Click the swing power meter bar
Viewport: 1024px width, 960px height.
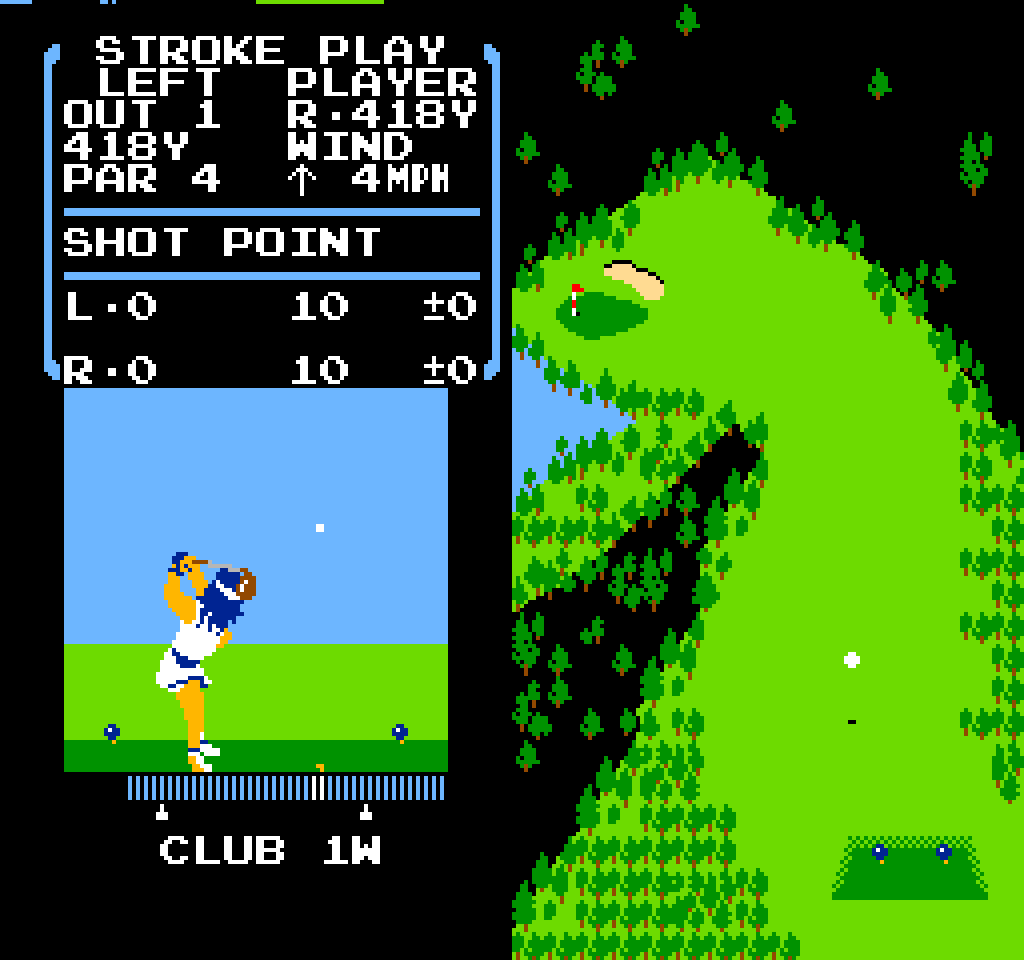click(x=286, y=787)
